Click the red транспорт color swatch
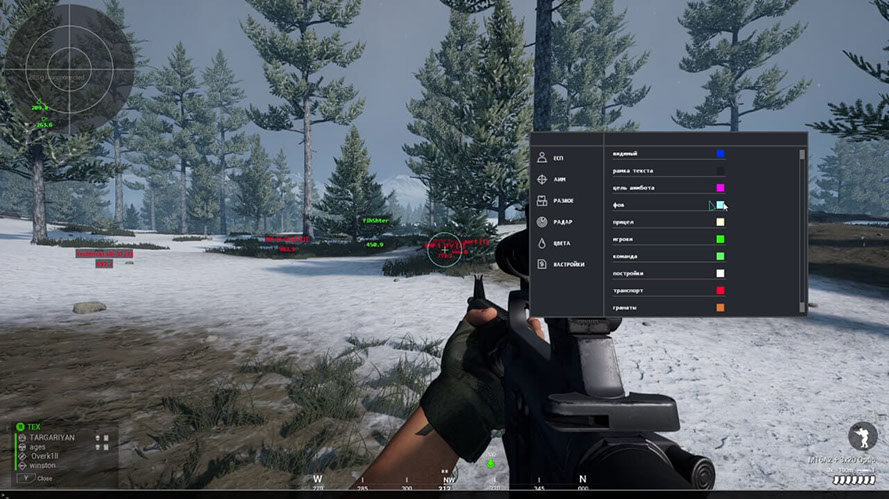The height and width of the screenshot is (499, 889). (720, 290)
